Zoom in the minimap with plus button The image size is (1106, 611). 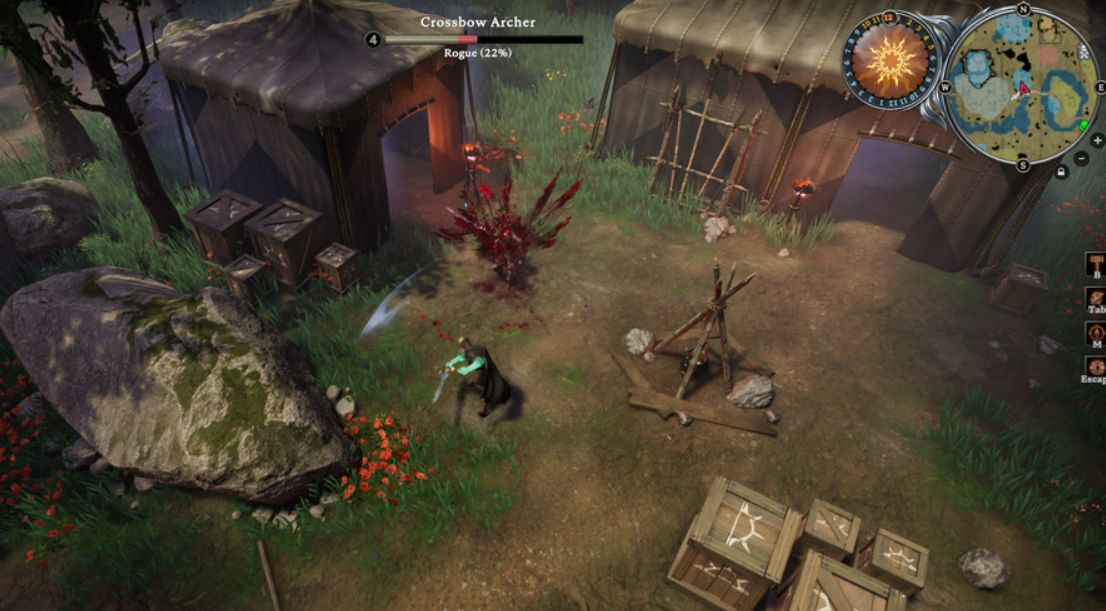(1097, 141)
